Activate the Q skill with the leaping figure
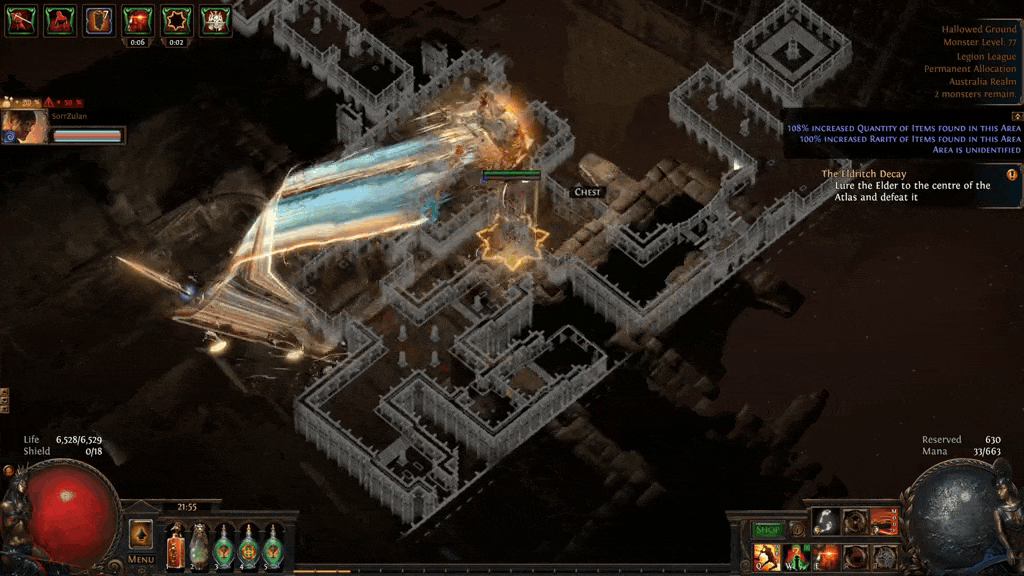The height and width of the screenshot is (576, 1024). 767,556
